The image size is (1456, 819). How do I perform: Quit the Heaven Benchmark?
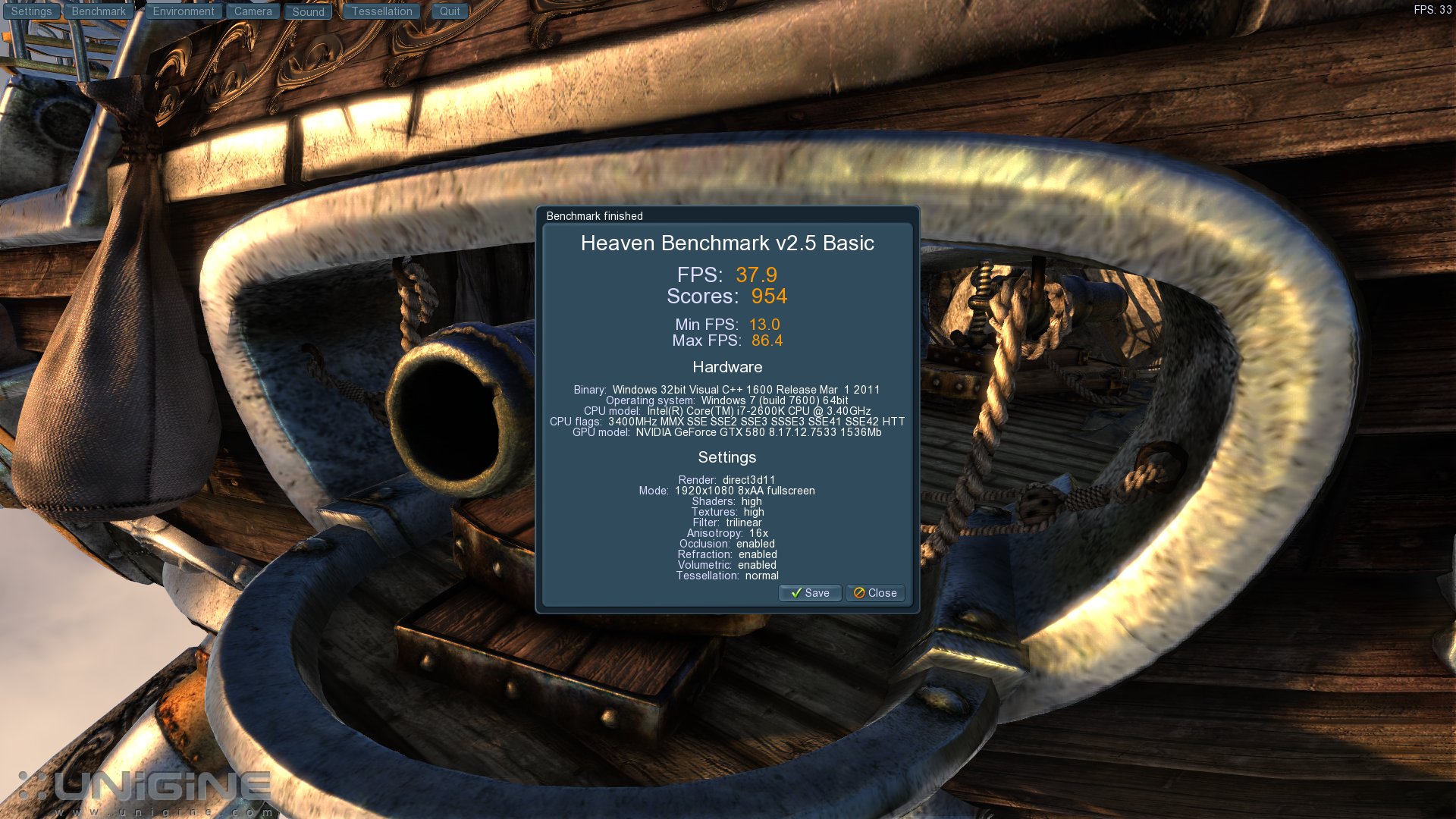click(450, 11)
